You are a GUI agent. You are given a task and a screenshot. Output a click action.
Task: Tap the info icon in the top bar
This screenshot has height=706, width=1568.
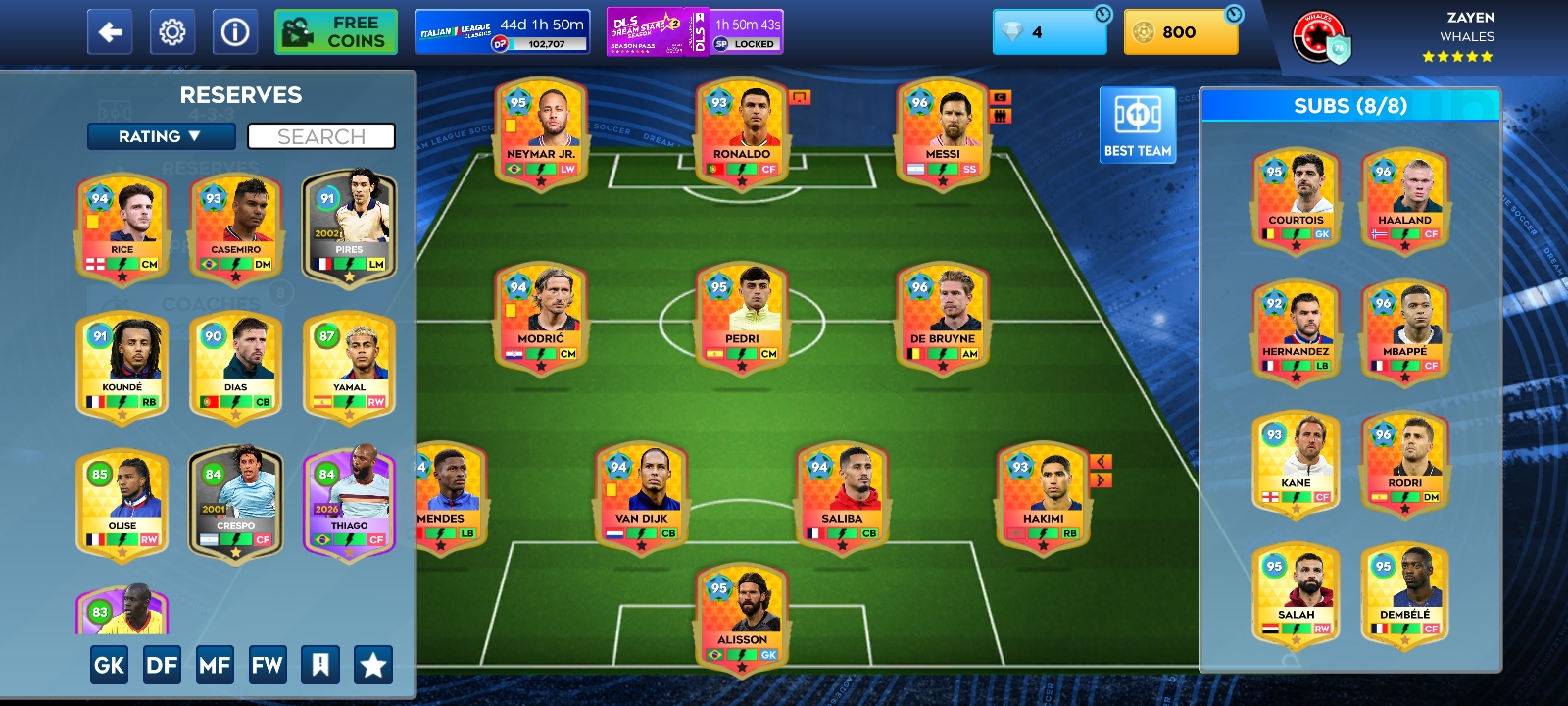pos(233,30)
